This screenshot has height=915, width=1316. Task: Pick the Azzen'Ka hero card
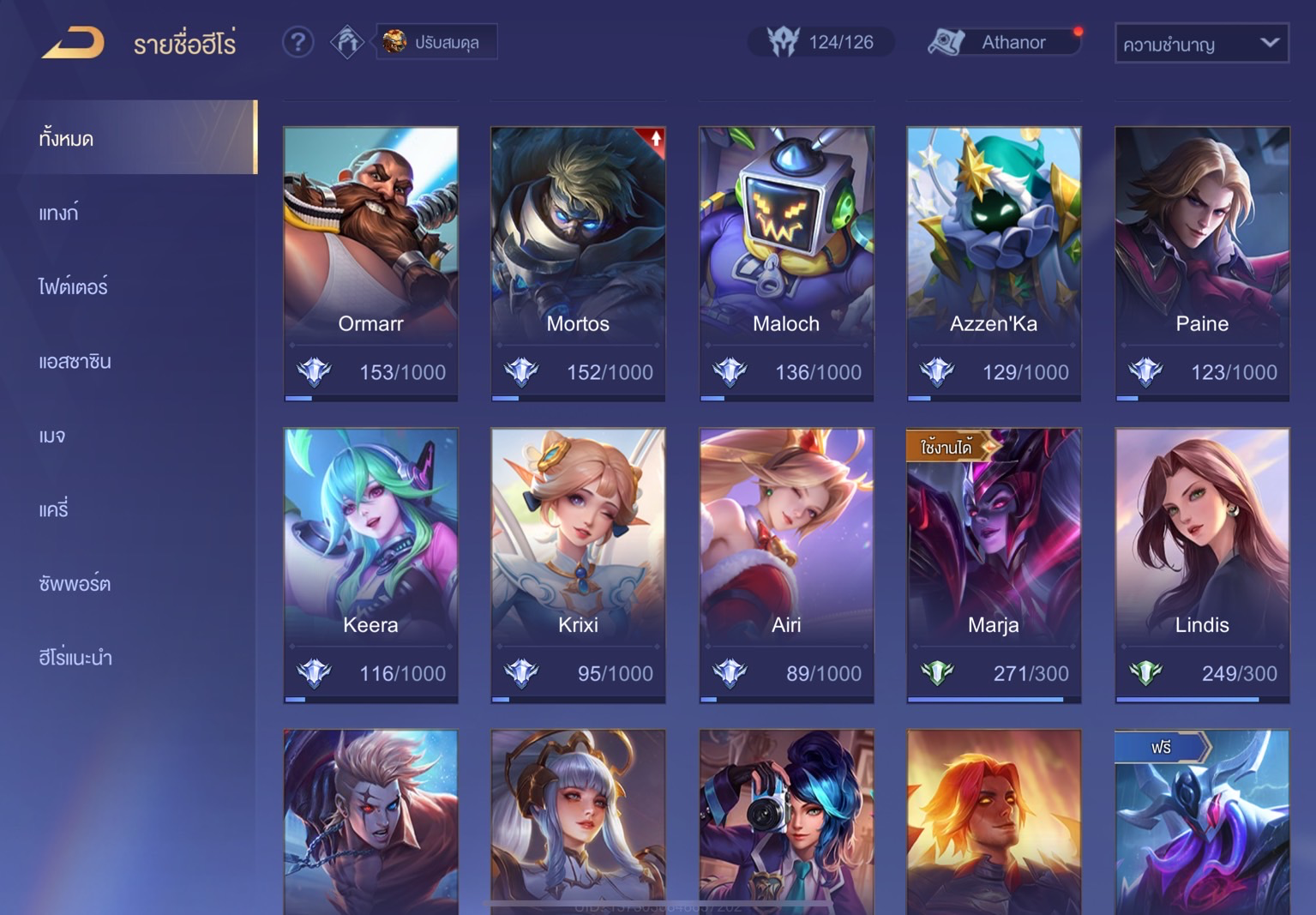994,263
